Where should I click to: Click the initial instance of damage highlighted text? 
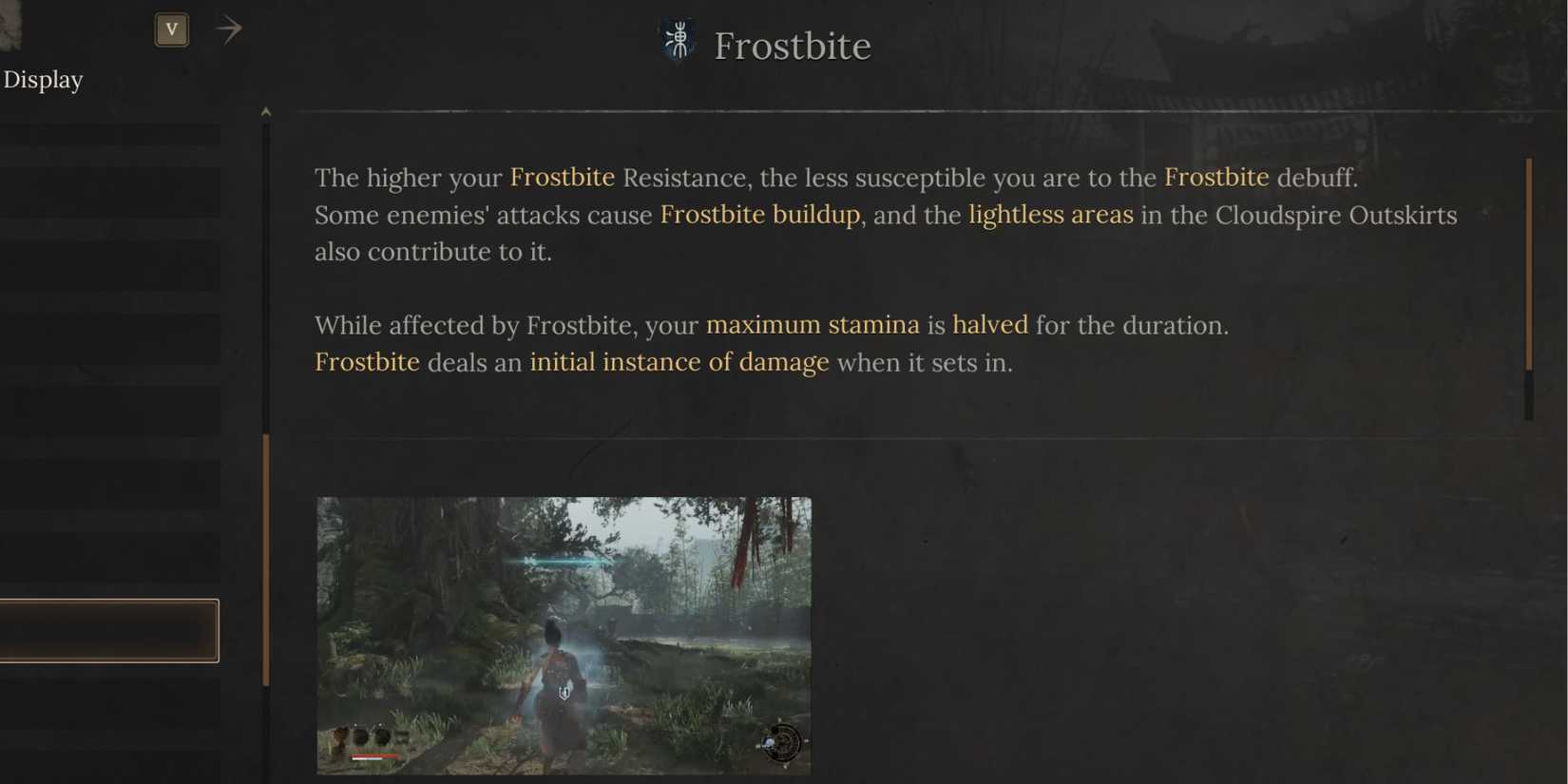coord(679,362)
